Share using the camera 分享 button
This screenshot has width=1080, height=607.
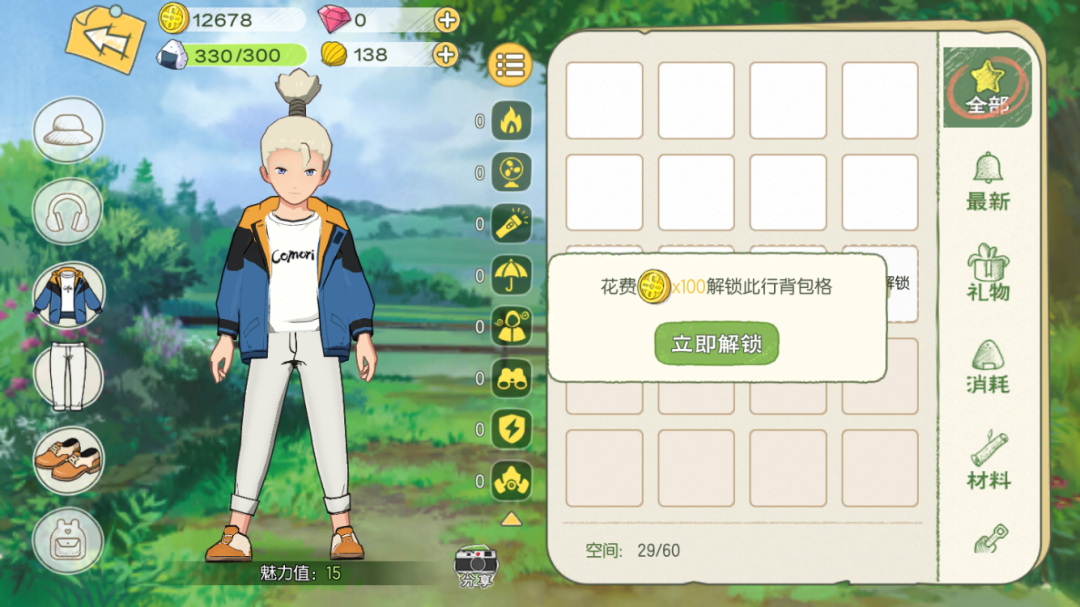coord(476,567)
